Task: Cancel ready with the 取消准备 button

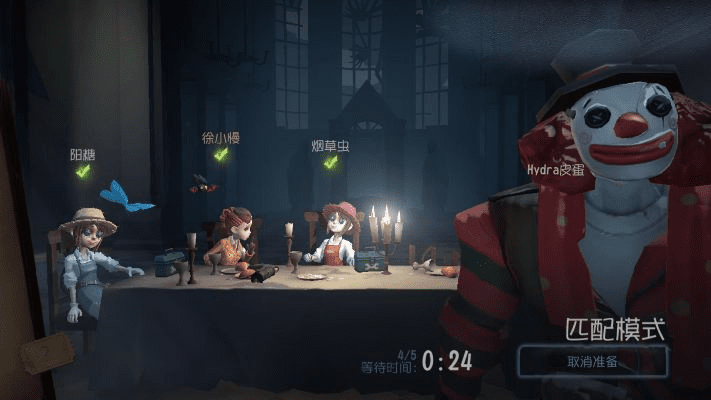Action: [x=592, y=361]
